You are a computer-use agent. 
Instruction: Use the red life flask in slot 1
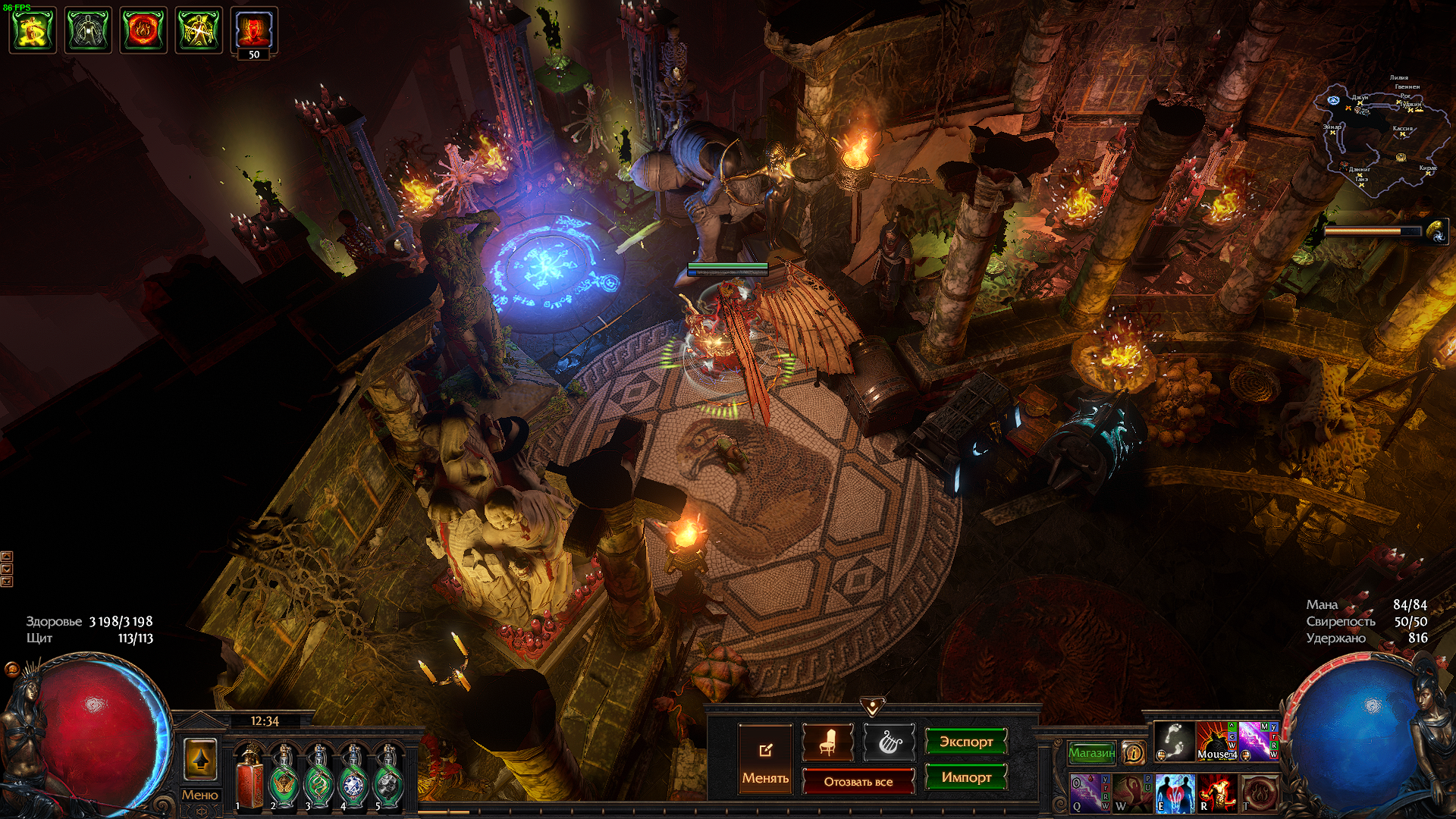pyautogui.click(x=249, y=779)
